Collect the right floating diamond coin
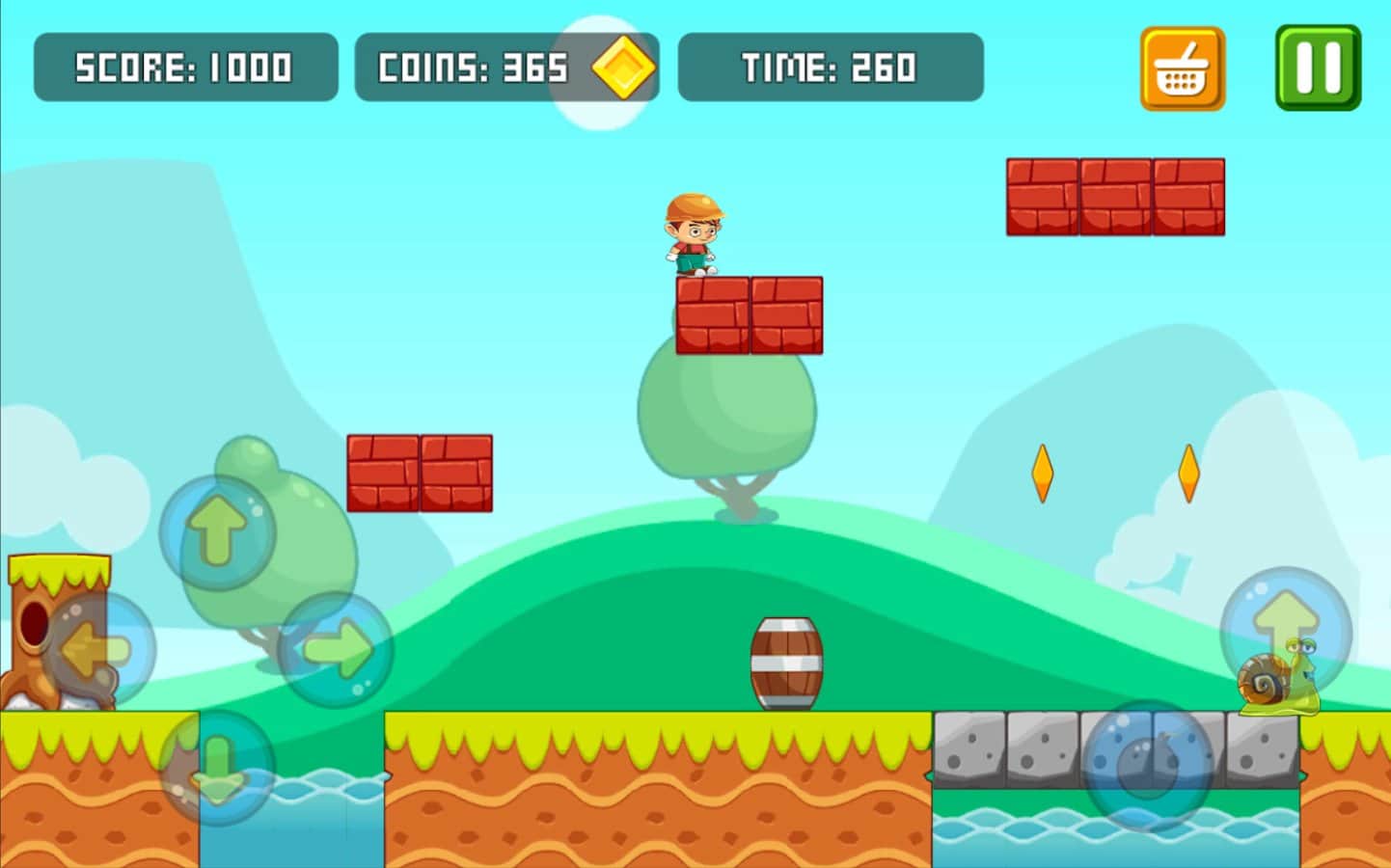Screen dimensions: 1391x868 [x=1188, y=472]
